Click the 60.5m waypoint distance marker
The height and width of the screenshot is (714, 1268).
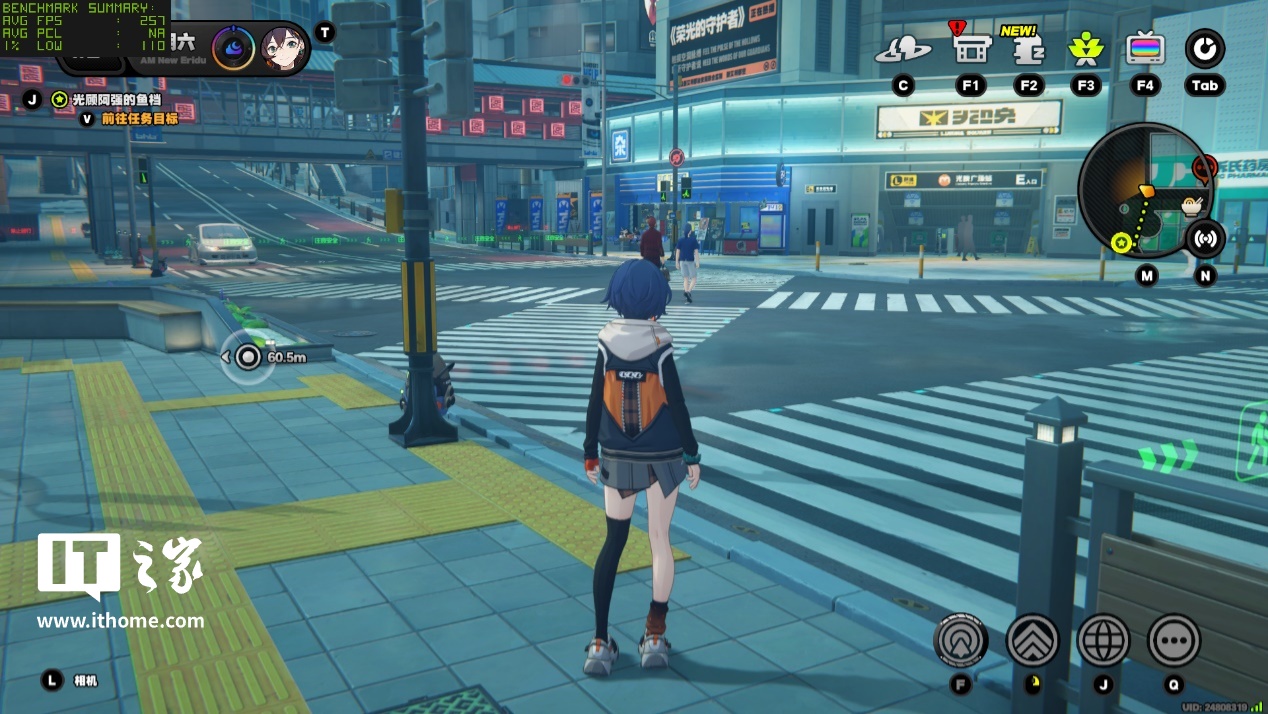pyautogui.click(x=248, y=357)
